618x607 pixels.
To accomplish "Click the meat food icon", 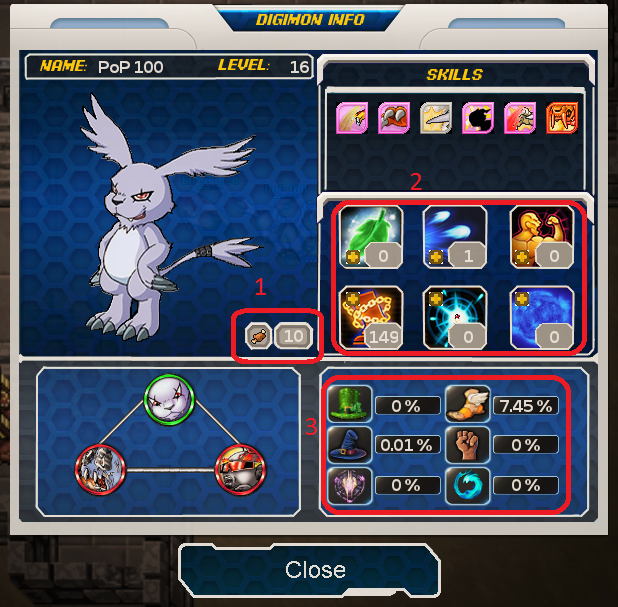I will (x=256, y=337).
